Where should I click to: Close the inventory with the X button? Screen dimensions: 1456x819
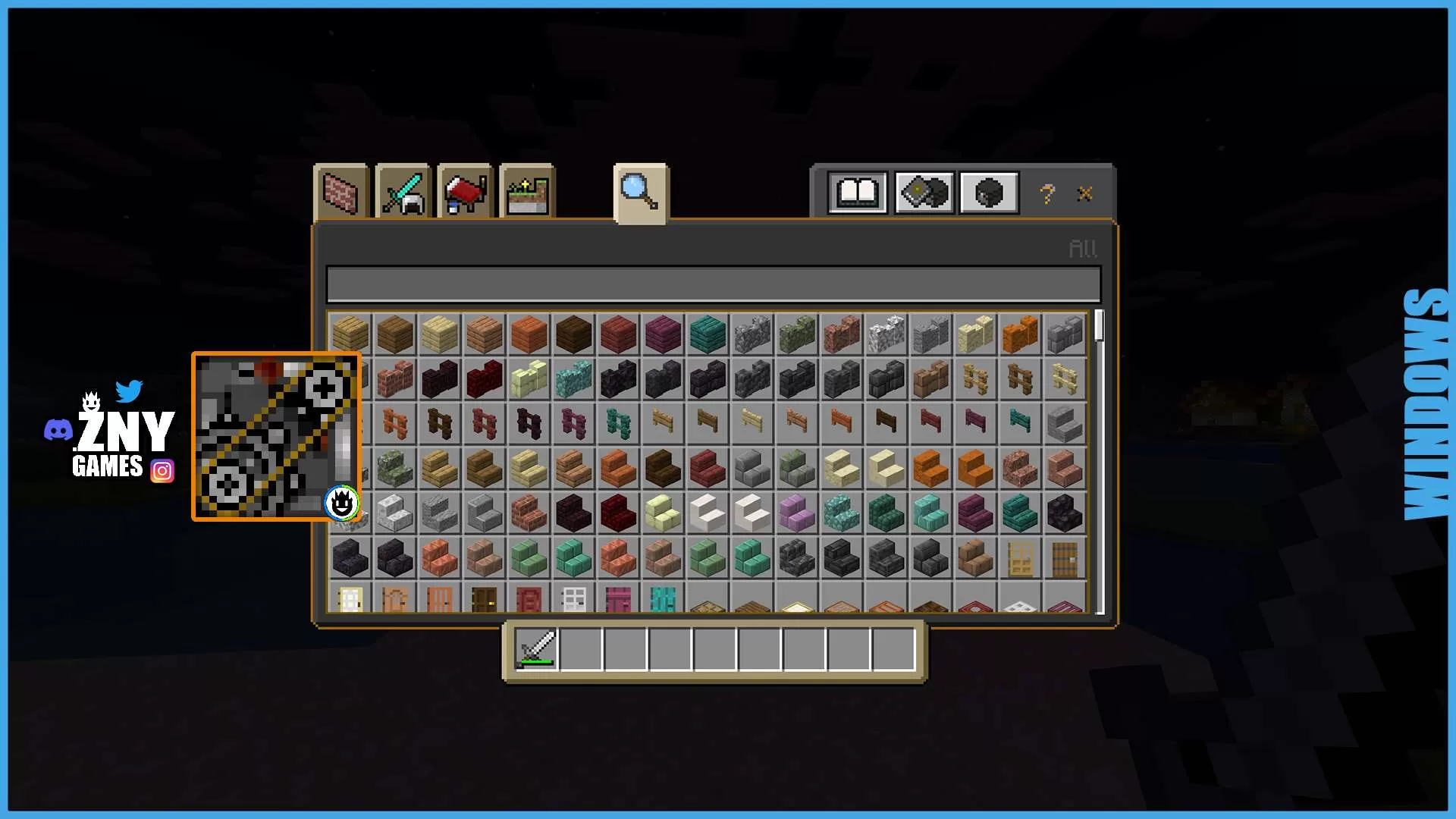pyautogui.click(x=1084, y=194)
